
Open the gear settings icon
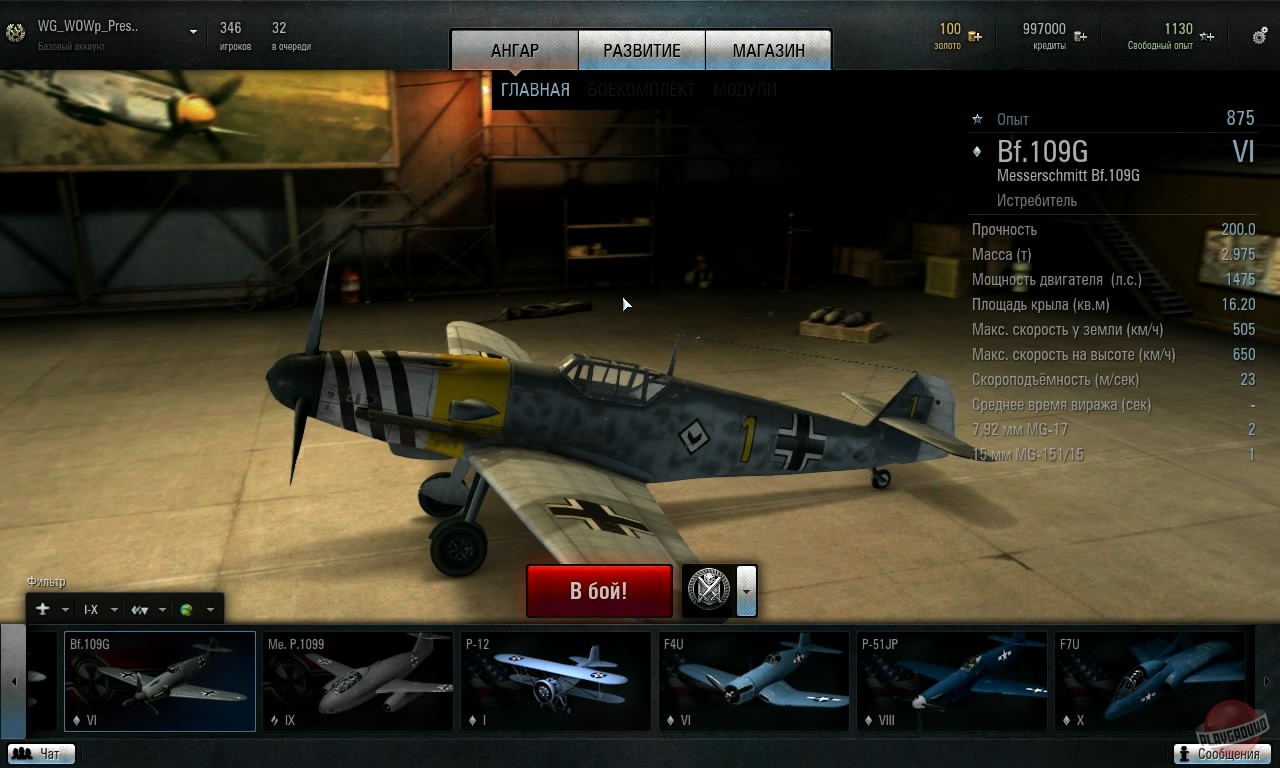(x=1260, y=36)
